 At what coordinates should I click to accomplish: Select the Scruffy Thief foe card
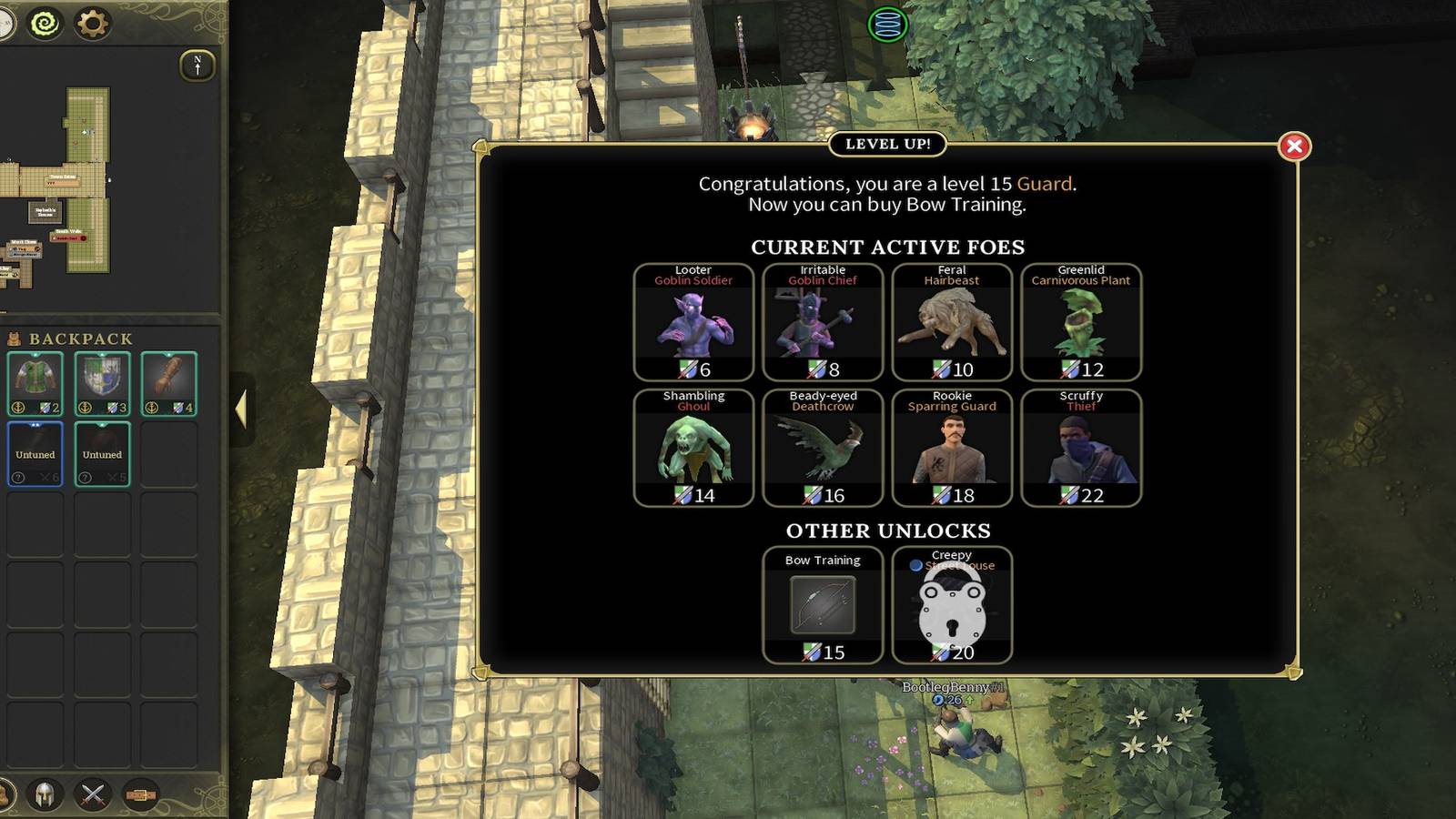coord(1081,448)
